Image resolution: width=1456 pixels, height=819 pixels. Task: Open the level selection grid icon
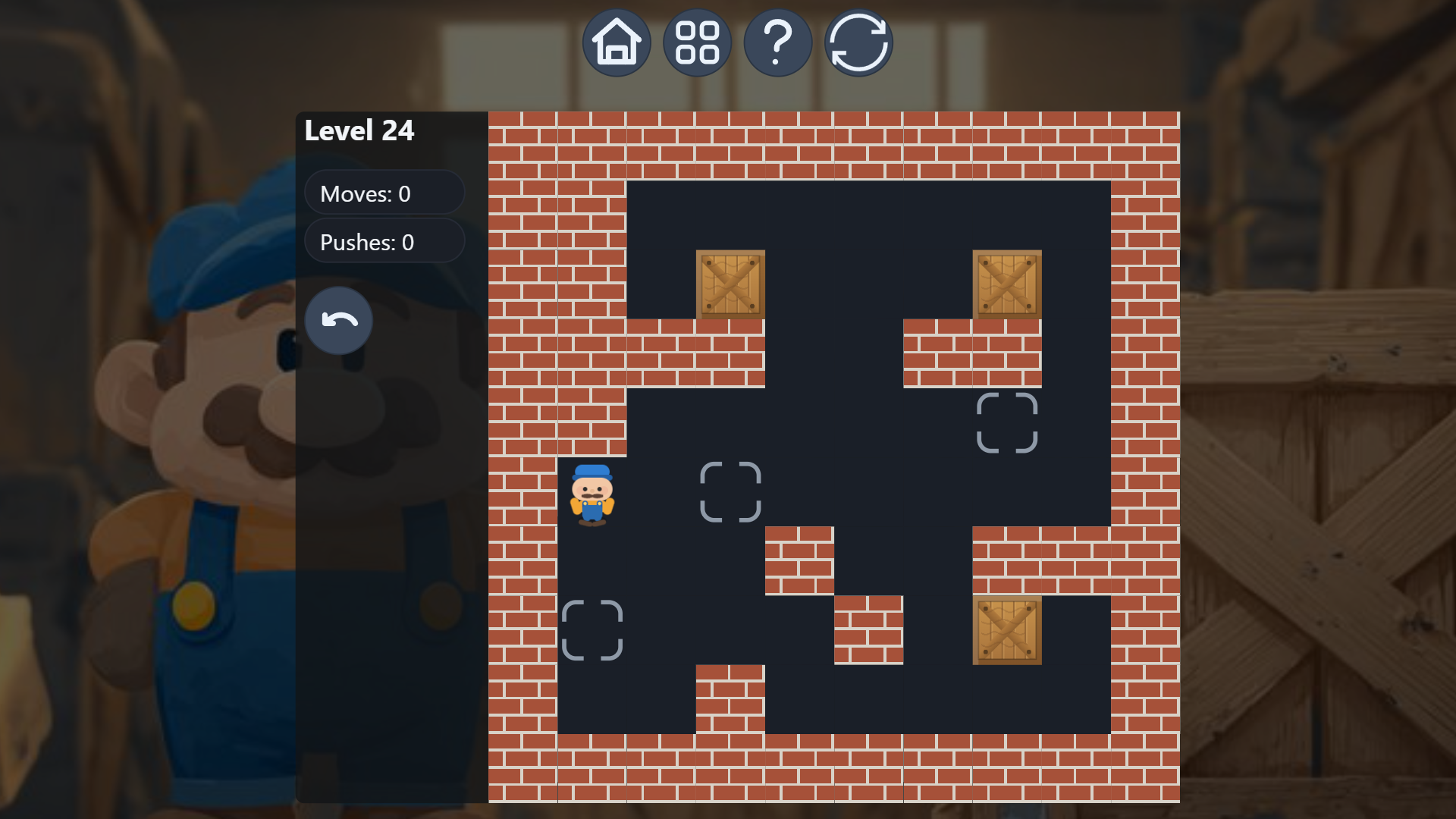tap(698, 42)
